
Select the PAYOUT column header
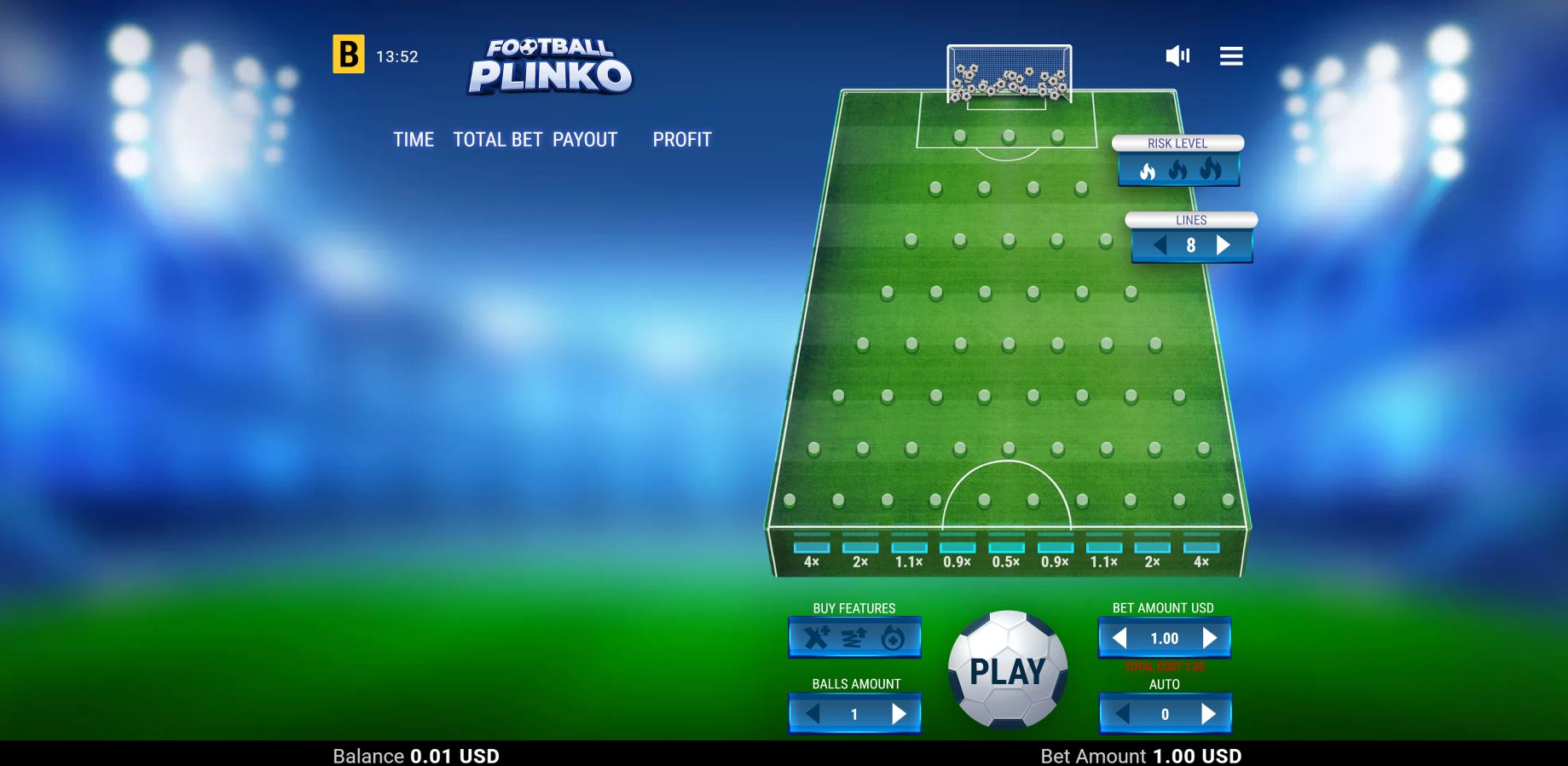[x=585, y=139]
